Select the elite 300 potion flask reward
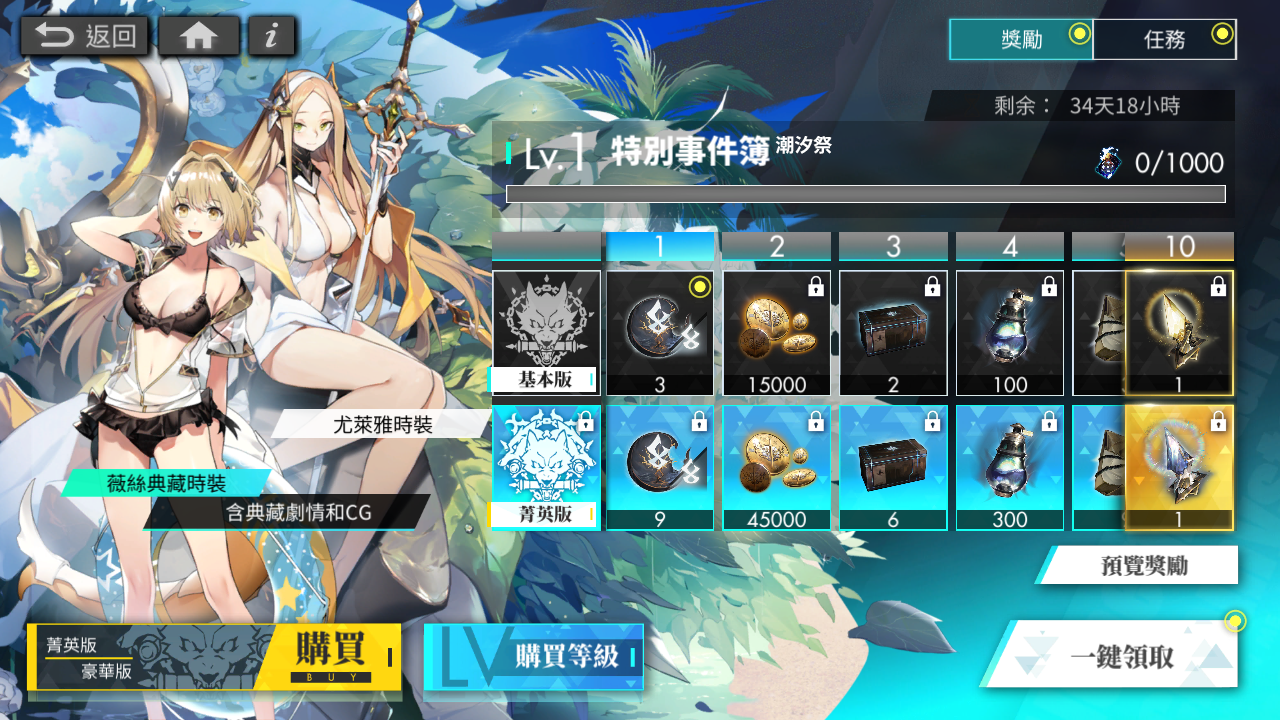The height and width of the screenshot is (720, 1280). [1010, 467]
